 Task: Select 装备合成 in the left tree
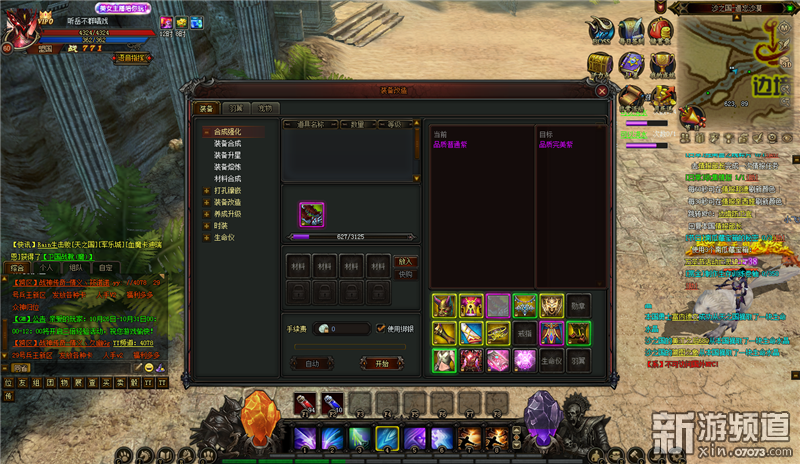pyautogui.click(x=227, y=143)
